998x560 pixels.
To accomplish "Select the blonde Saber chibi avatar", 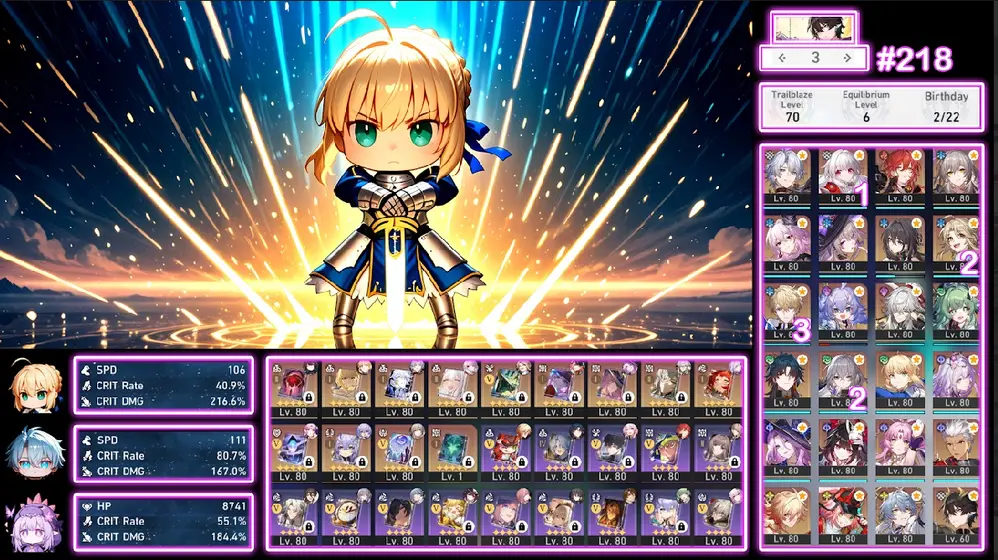I will [x=36, y=385].
